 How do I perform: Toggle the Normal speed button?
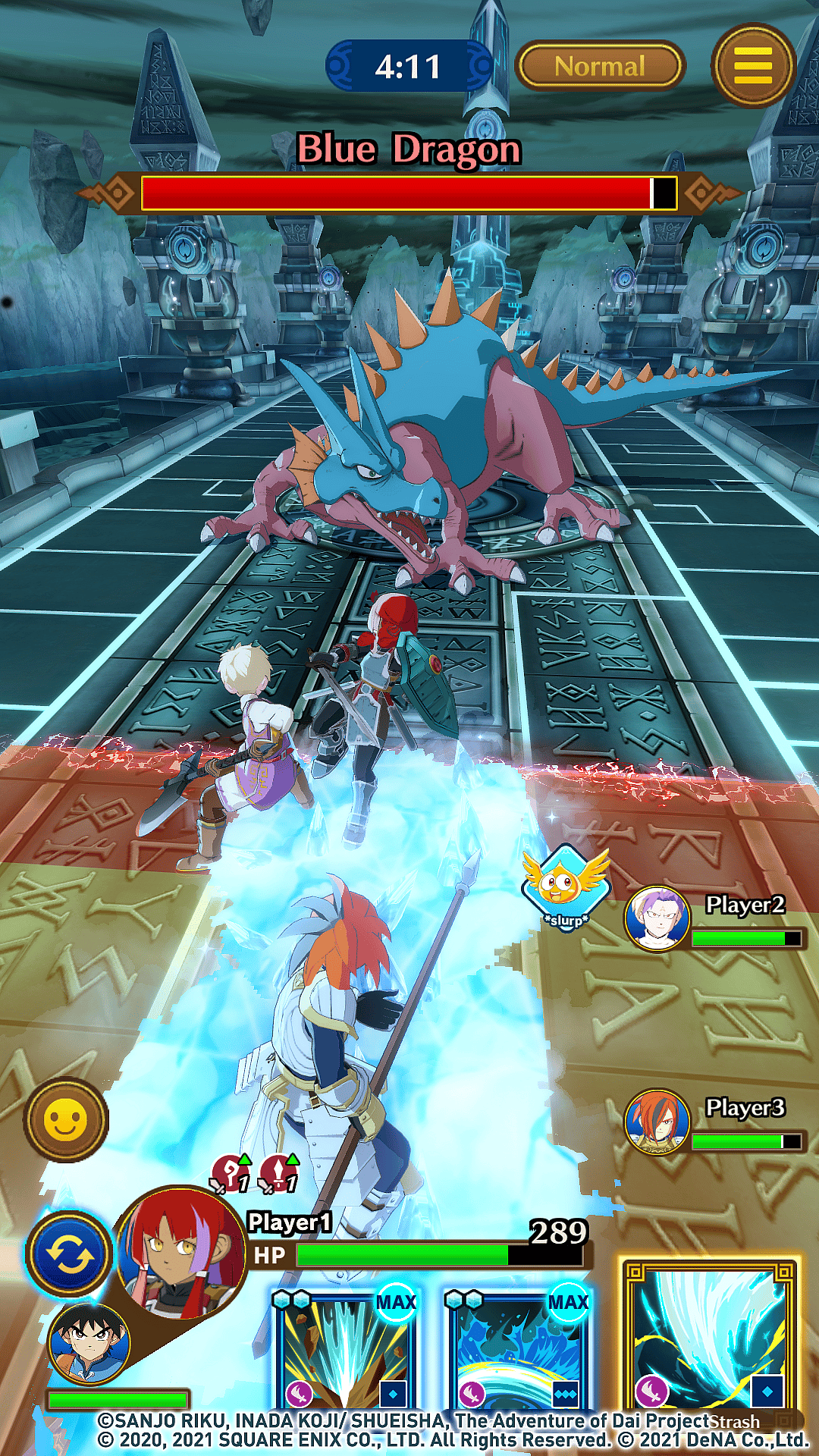pos(600,67)
